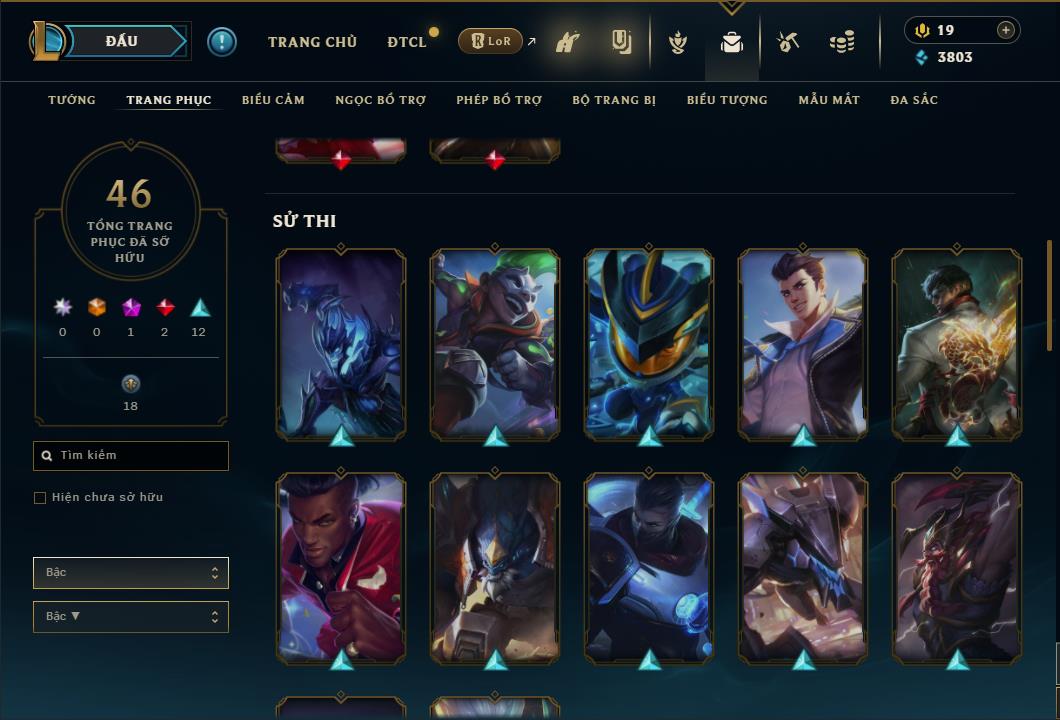Select the red-jacket boxer skin
The image size is (1060, 720).
pos(341,567)
